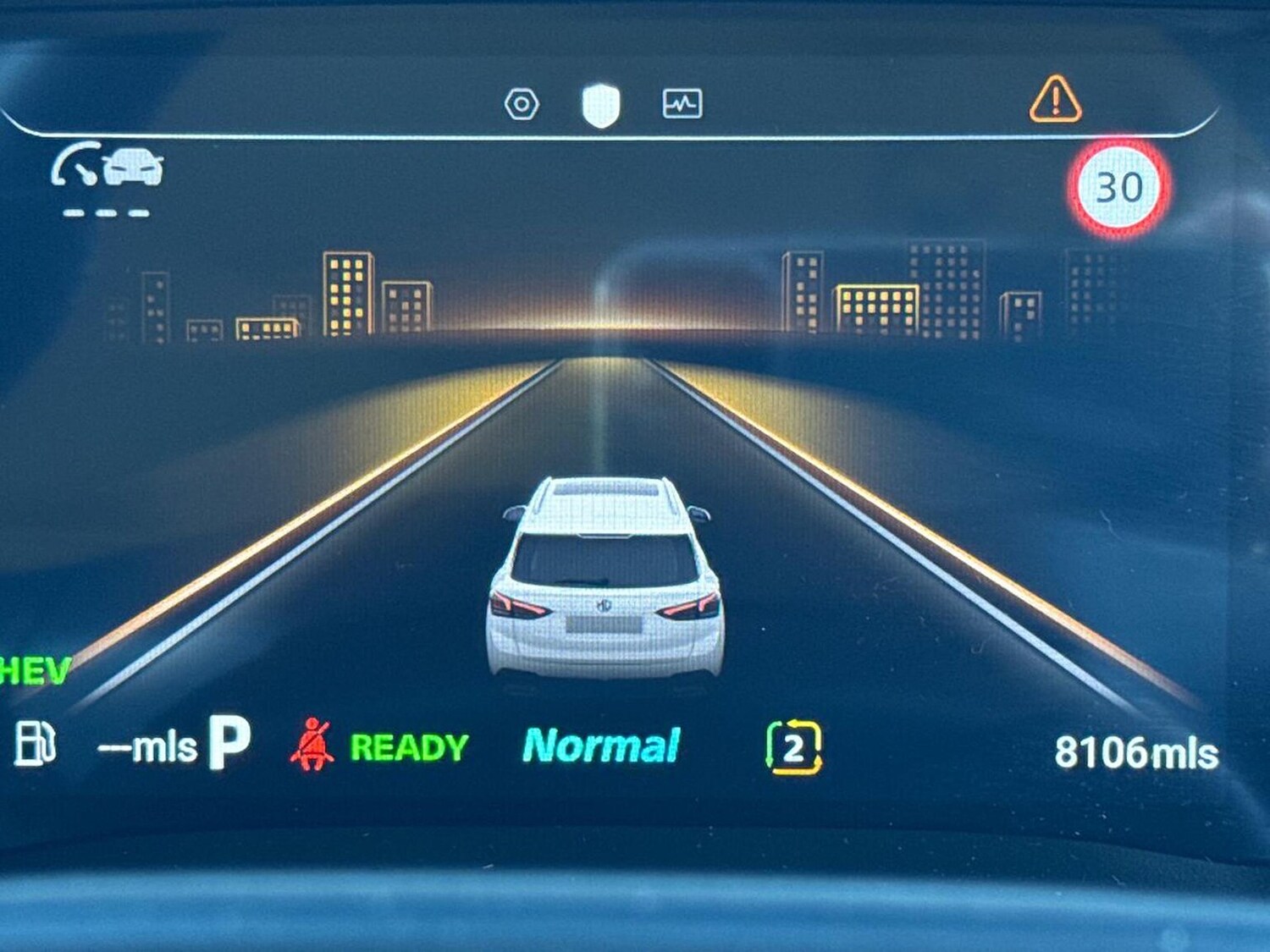
Task: Click the red seatbelt warning icon
Action: 312,746
